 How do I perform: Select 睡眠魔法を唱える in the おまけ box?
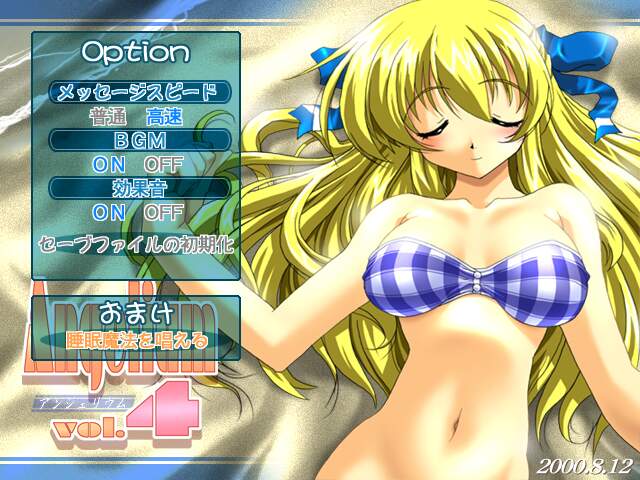coord(136,340)
